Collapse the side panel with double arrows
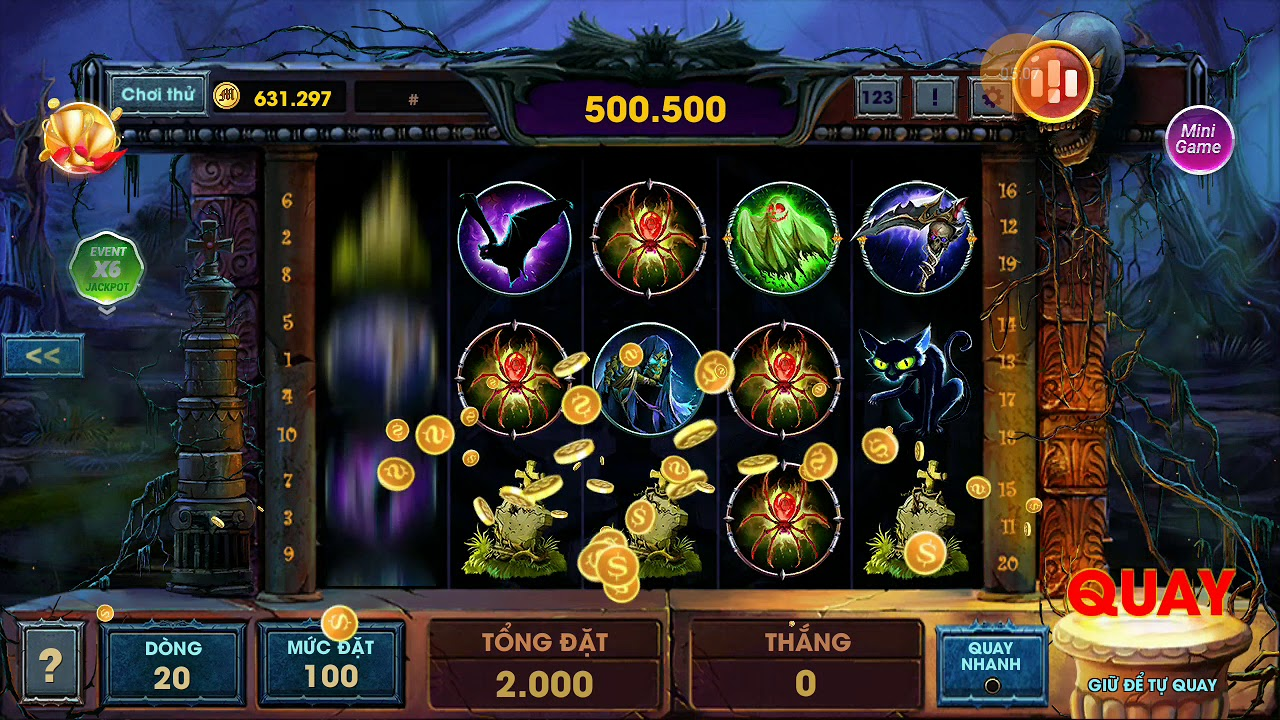This screenshot has width=1280, height=720. click(x=42, y=356)
